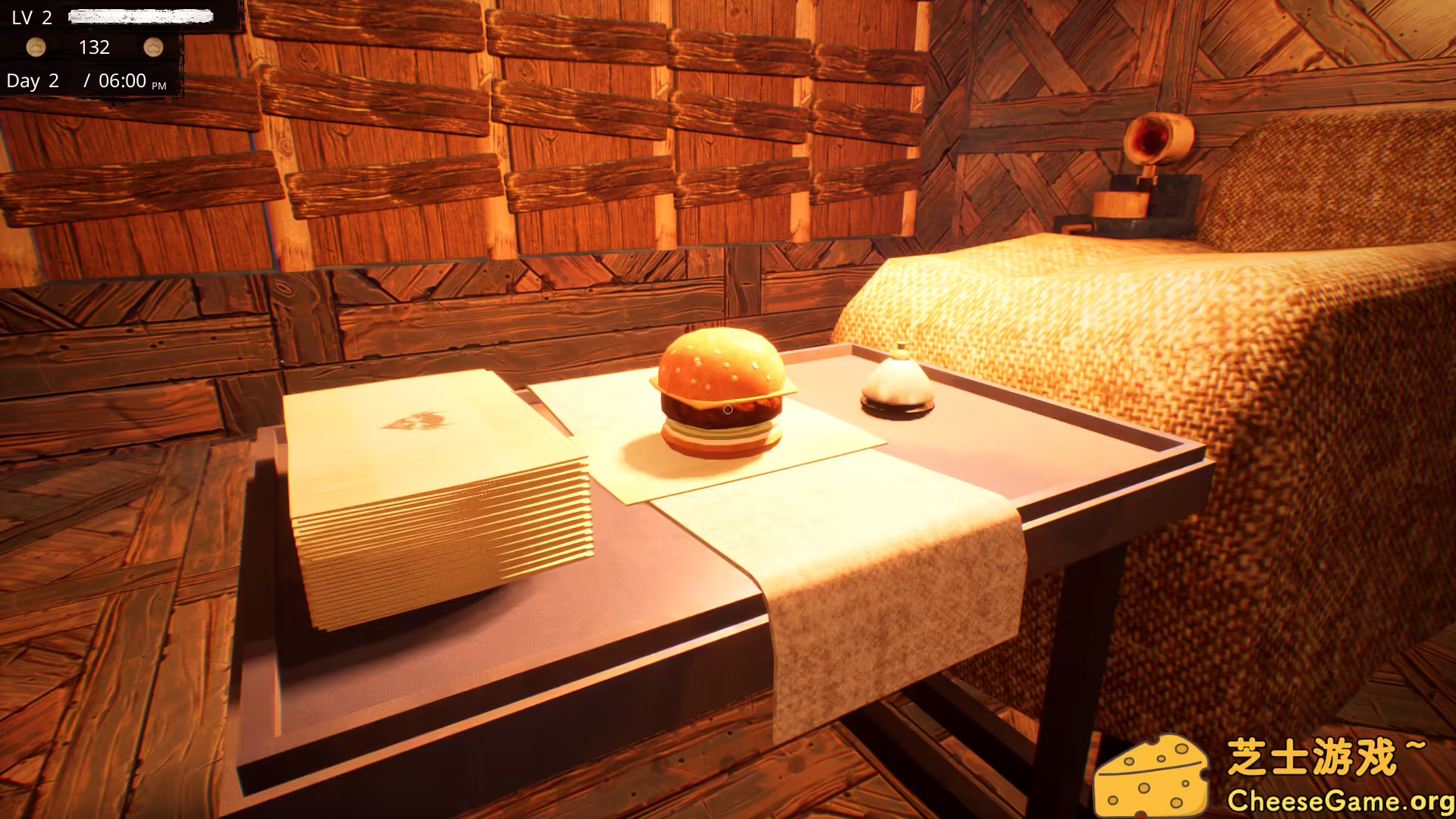Open the 132 coin total breakdown
The image size is (1456, 819).
pos(95,47)
